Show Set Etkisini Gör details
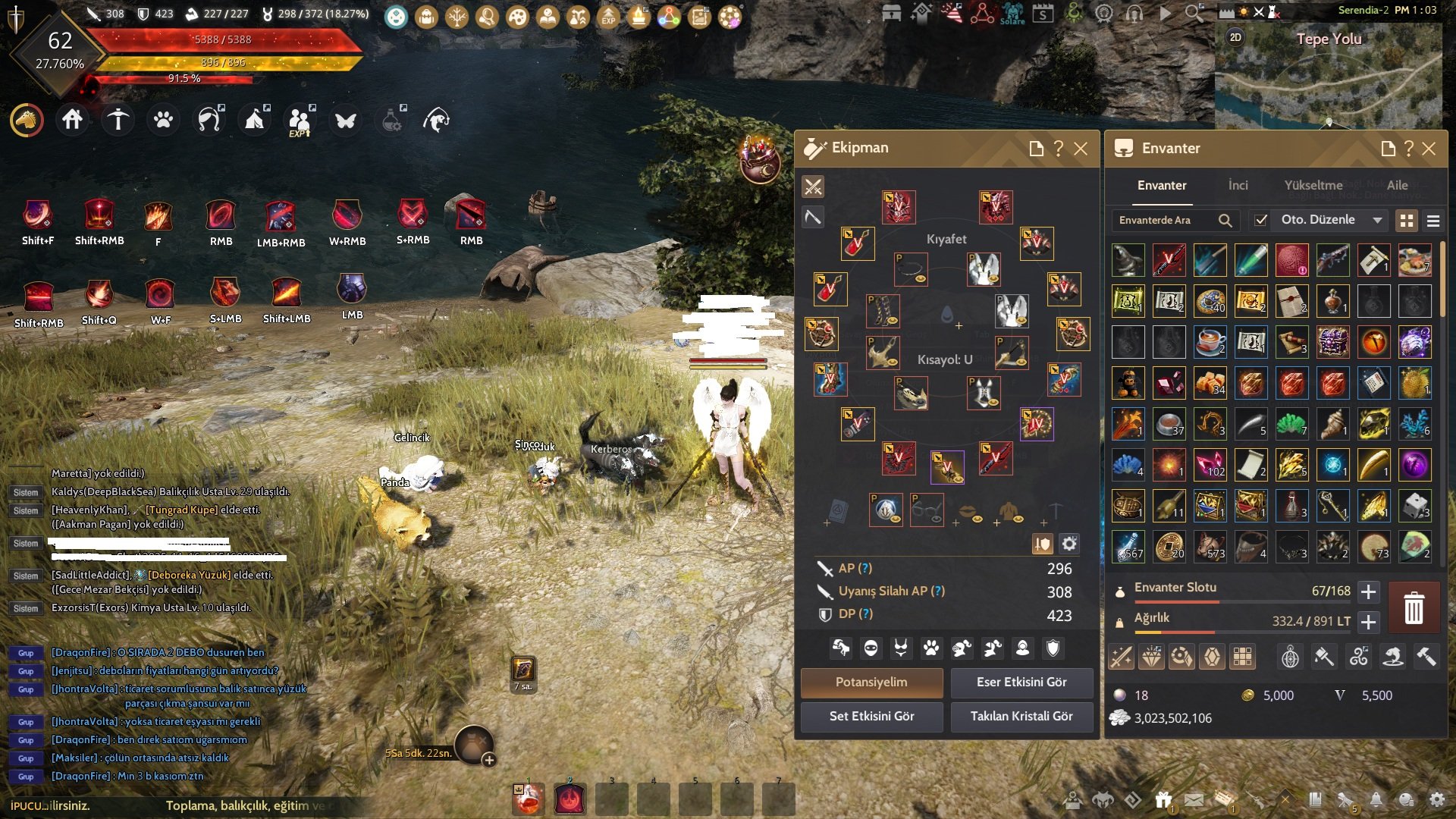This screenshot has height=819, width=1456. pos(871,717)
